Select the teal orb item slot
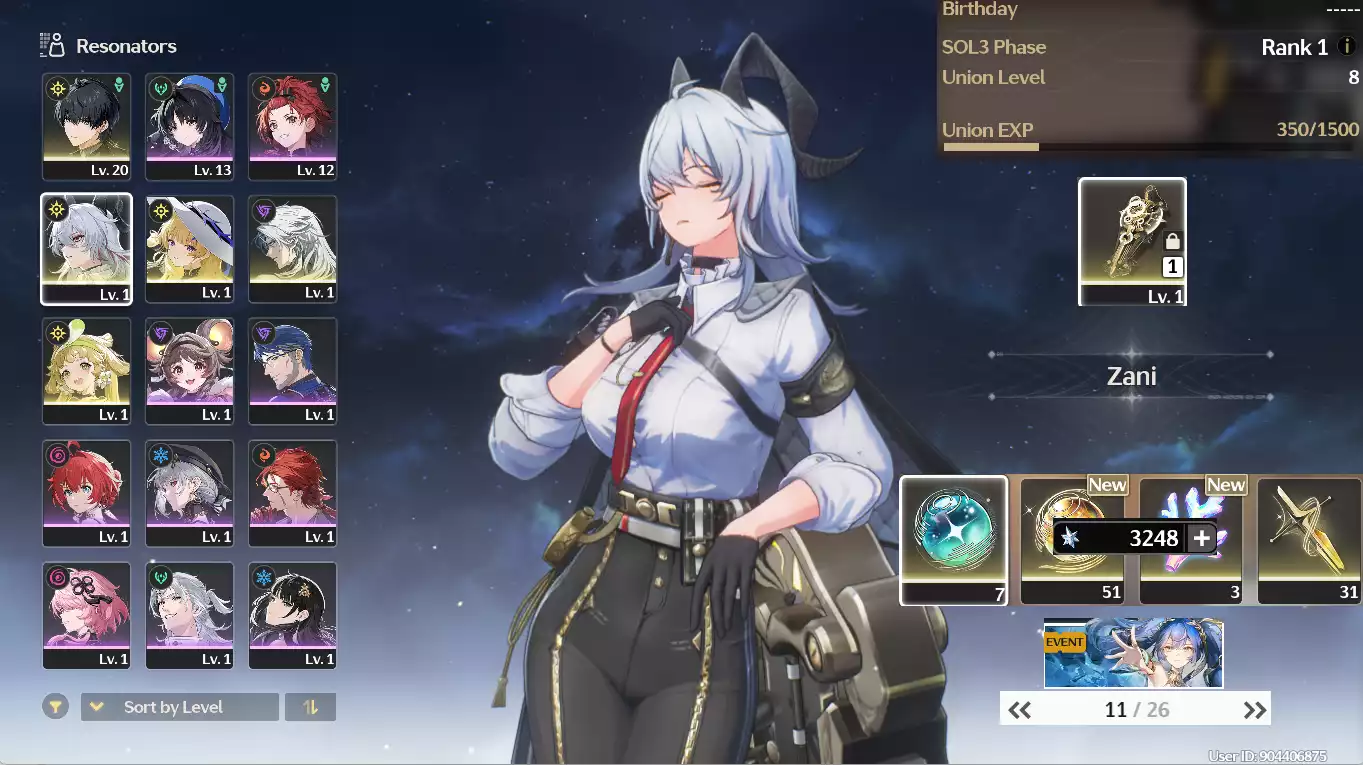The width and height of the screenshot is (1363, 765). click(x=954, y=540)
